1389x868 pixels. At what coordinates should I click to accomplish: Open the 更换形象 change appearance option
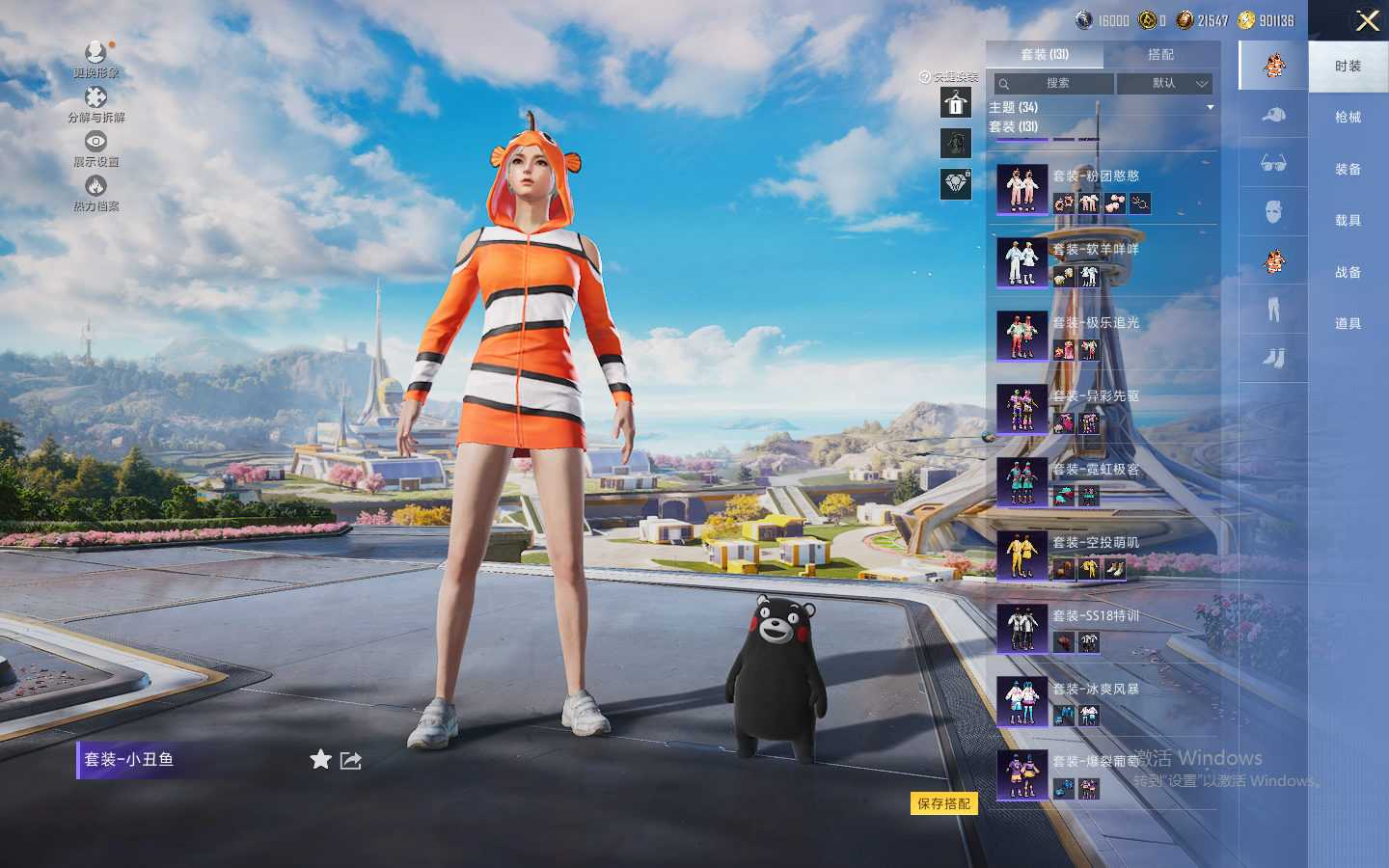click(95, 58)
